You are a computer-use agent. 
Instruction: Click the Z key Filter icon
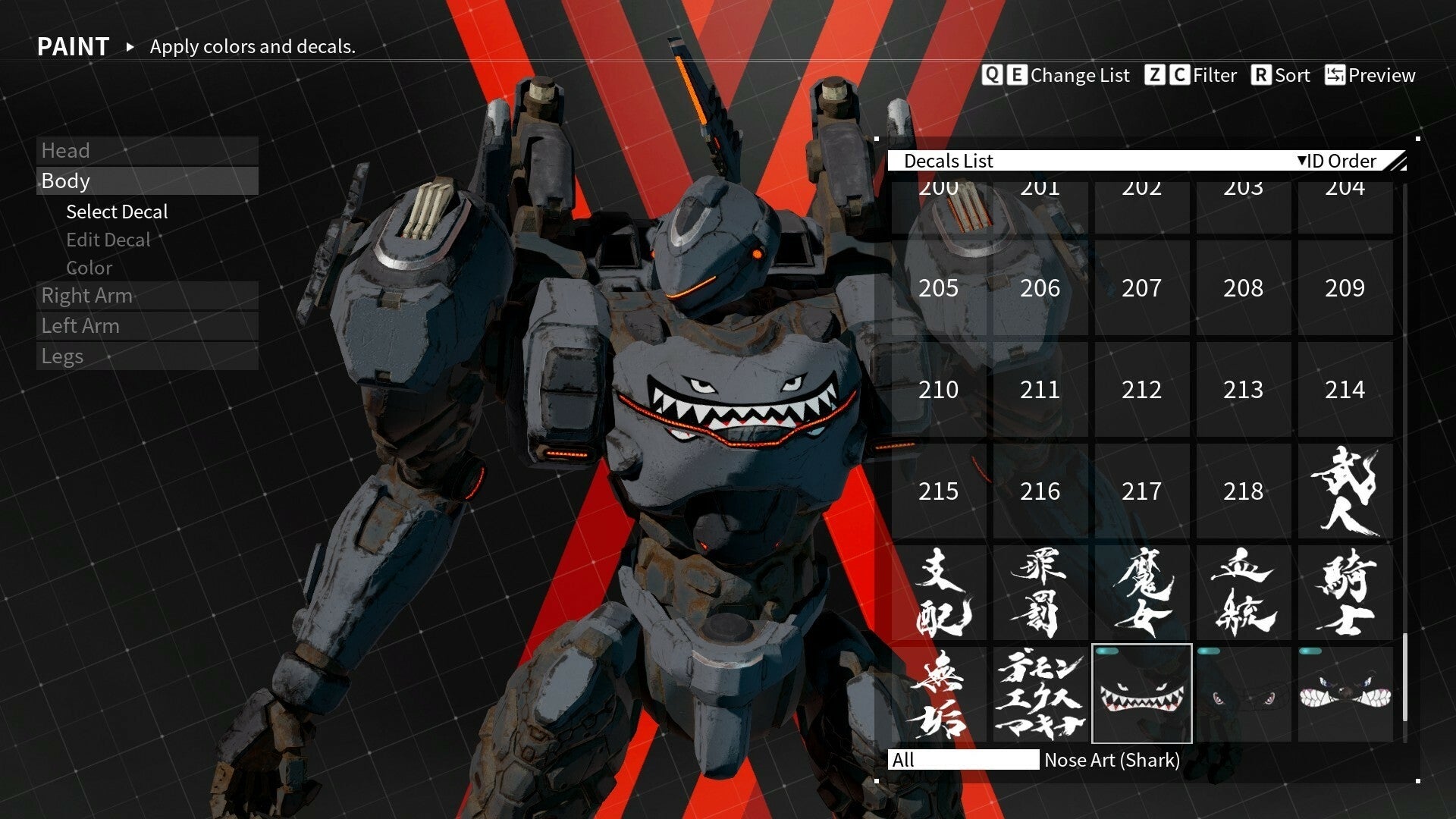pyautogui.click(x=1156, y=75)
